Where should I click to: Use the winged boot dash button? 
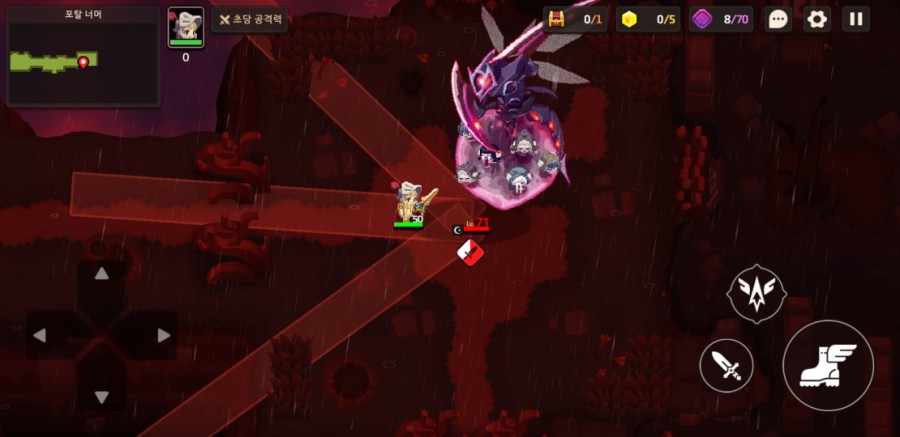827,365
